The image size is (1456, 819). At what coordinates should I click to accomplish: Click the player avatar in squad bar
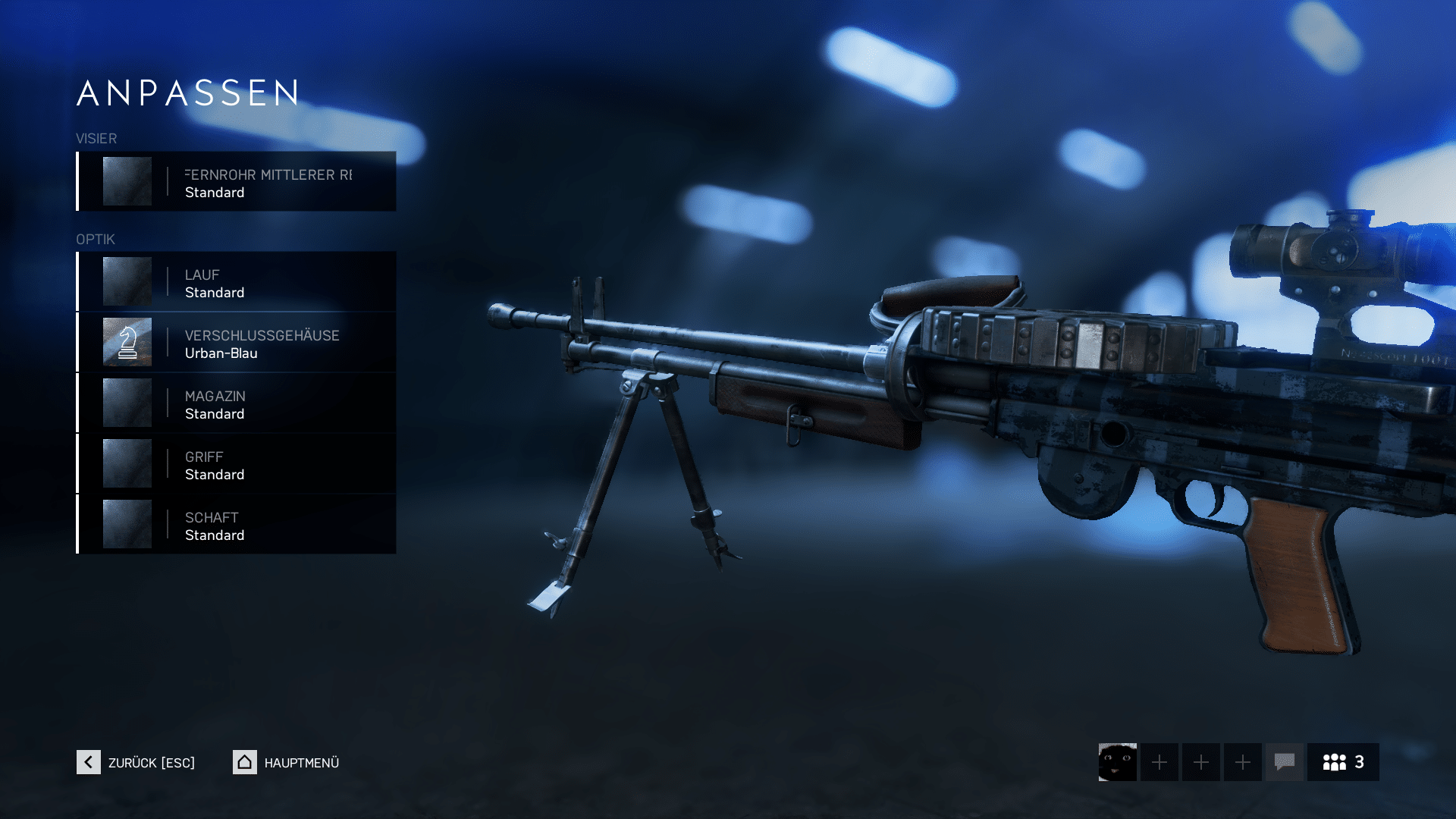(x=1117, y=762)
